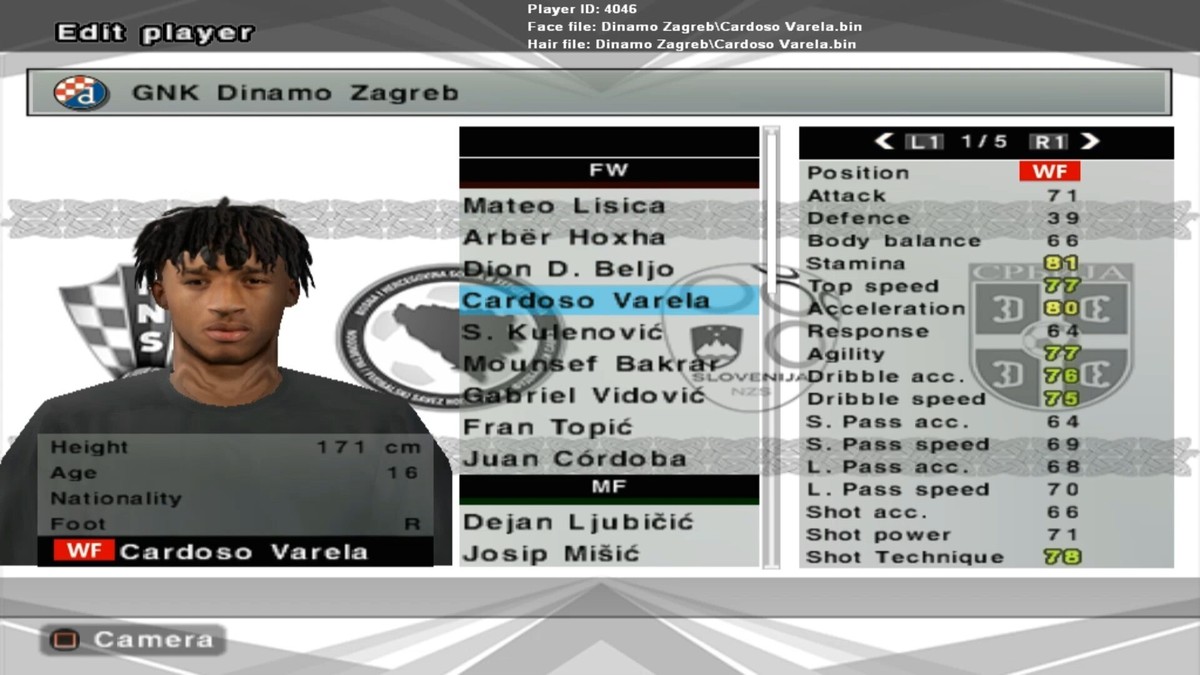
Task: Pick Dion D. Beljo from forwards
Action: 568,270
